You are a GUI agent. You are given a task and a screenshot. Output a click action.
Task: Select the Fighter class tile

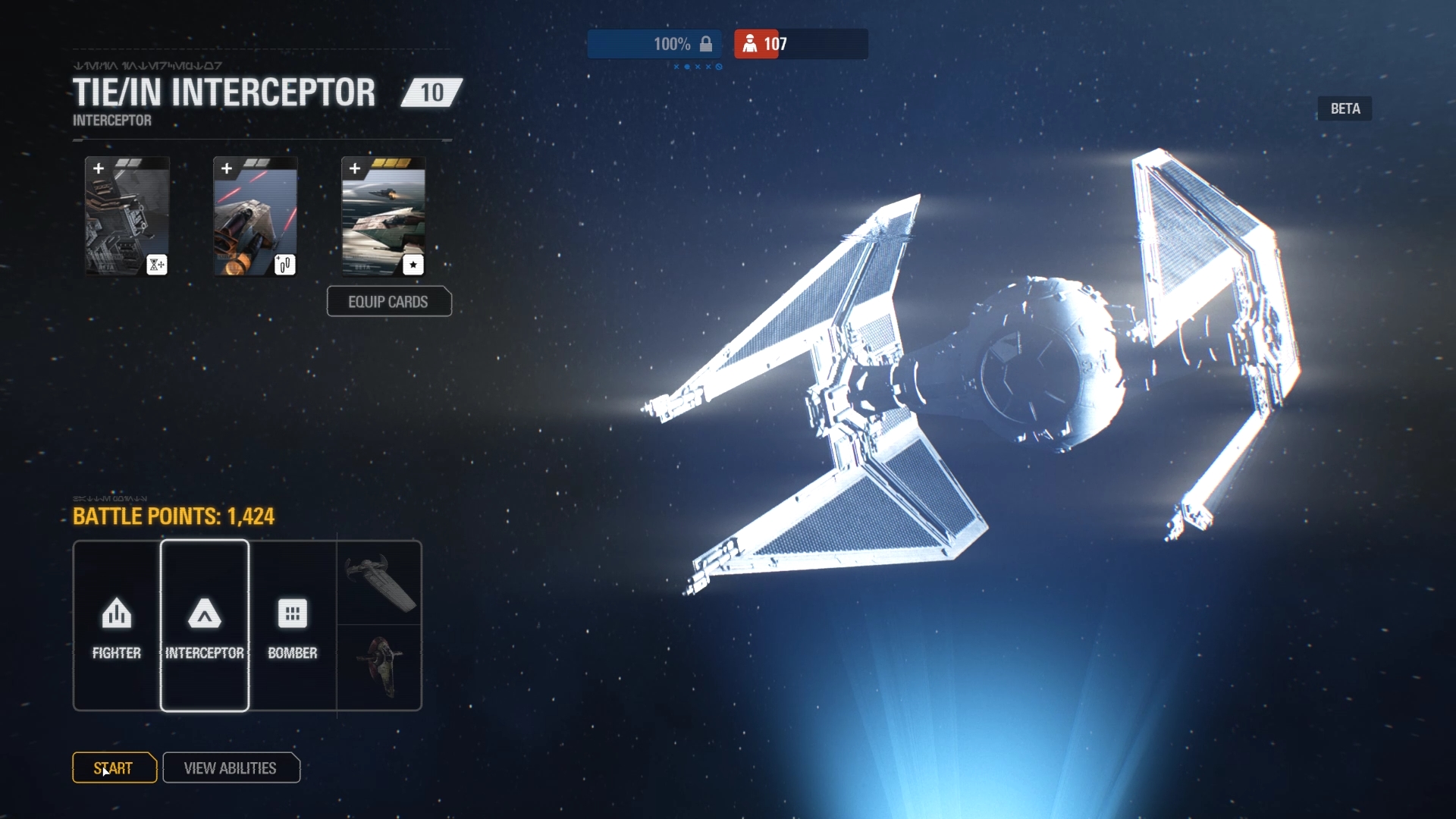(x=117, y=626)
